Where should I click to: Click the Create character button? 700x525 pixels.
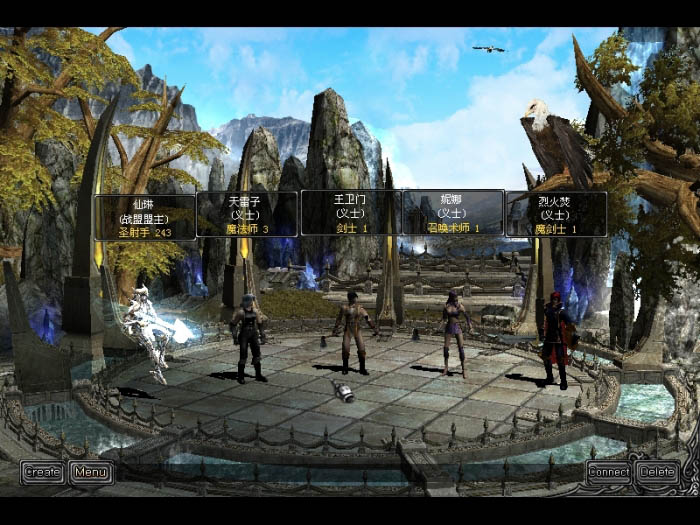(x=42, y=472)
